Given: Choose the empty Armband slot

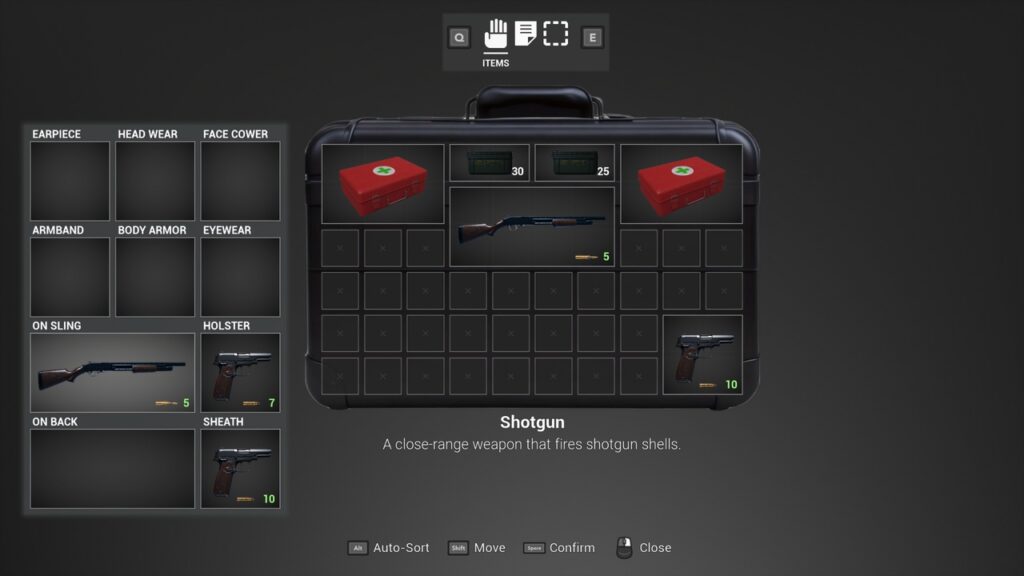Looking at the screenshot, I should click(x=70, y=277).
